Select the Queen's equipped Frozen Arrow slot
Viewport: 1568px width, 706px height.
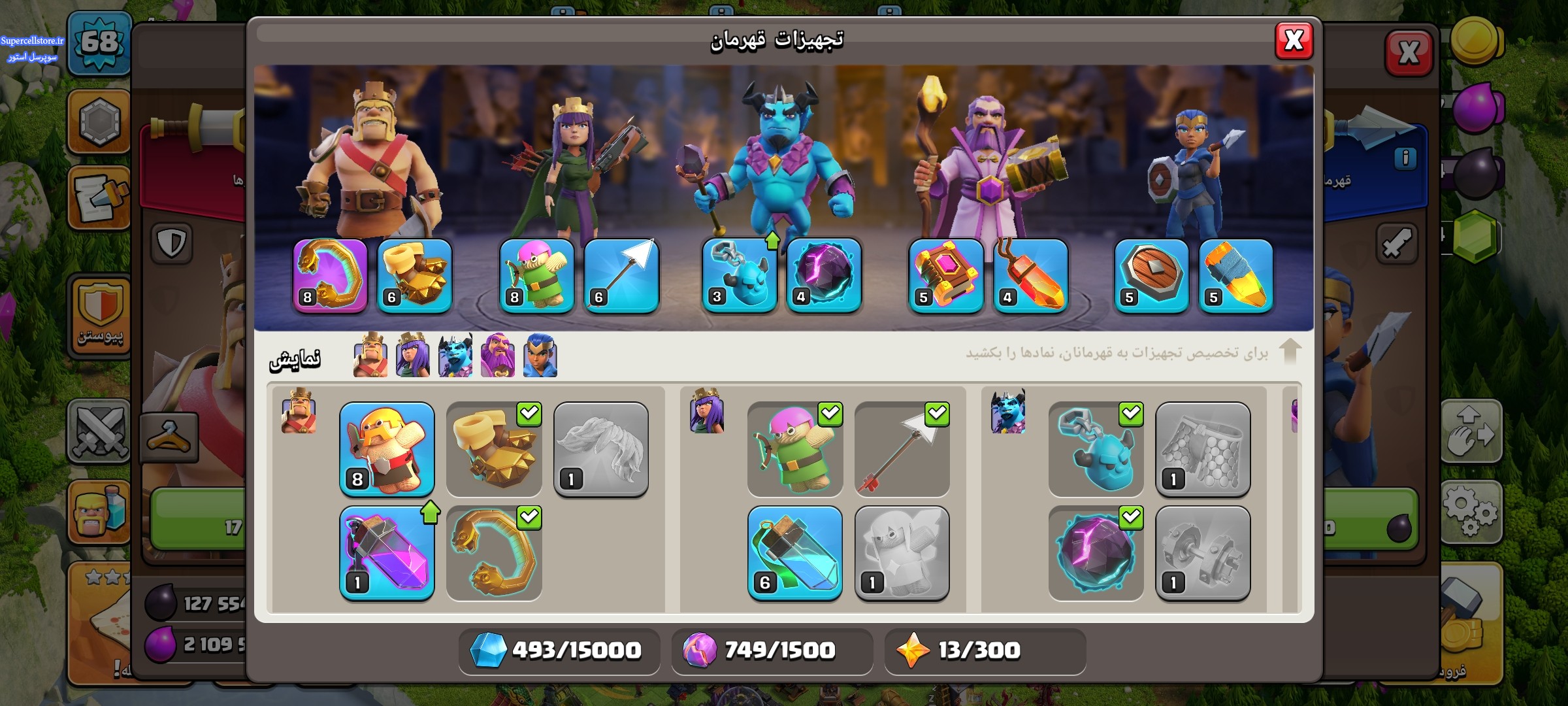(621, 276)
